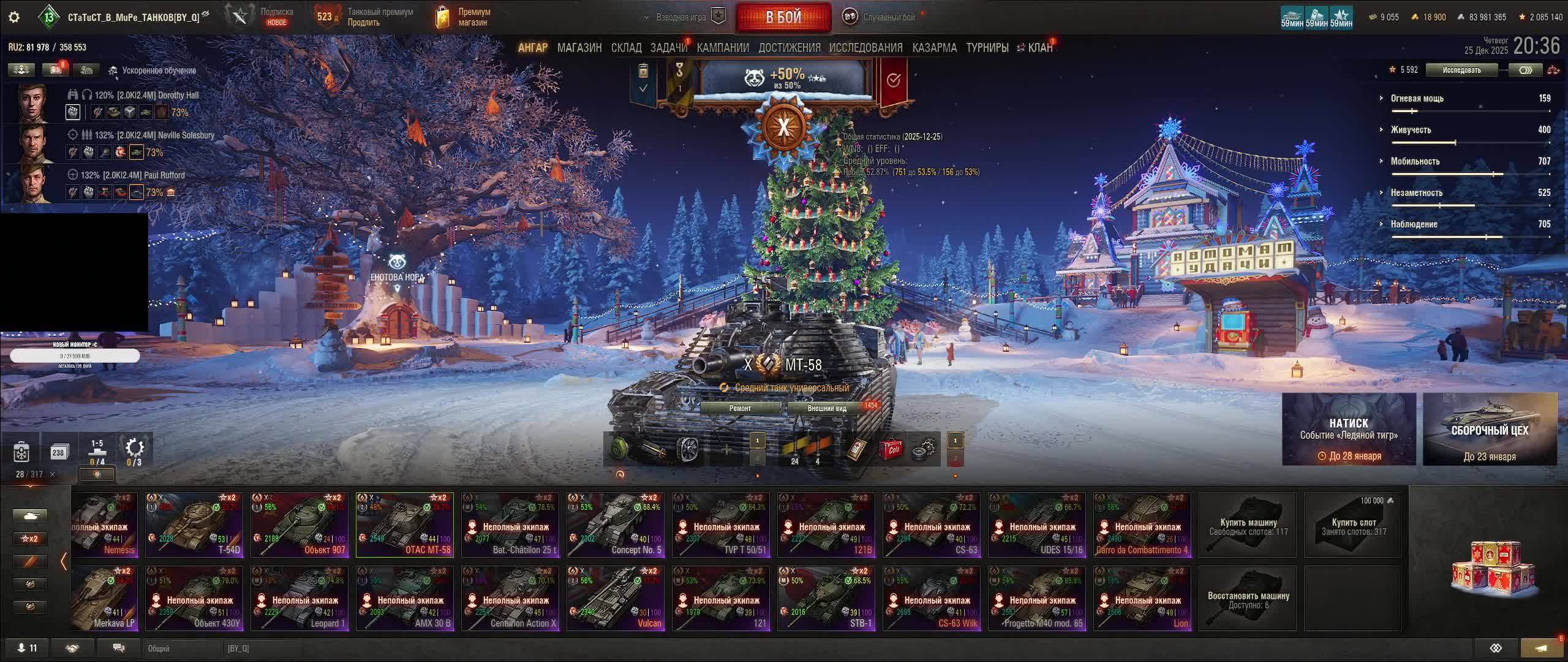1568x662 pixels.
Task: Open the Случайный бой mode selector
Action: point(881,17)
